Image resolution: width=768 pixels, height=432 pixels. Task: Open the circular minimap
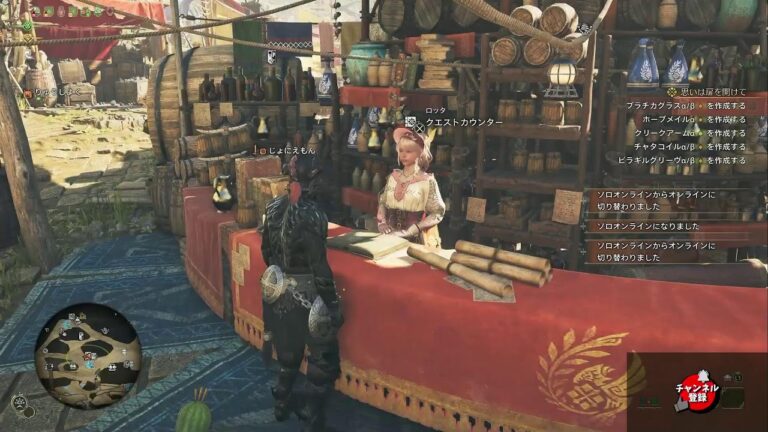pos(87,355)
